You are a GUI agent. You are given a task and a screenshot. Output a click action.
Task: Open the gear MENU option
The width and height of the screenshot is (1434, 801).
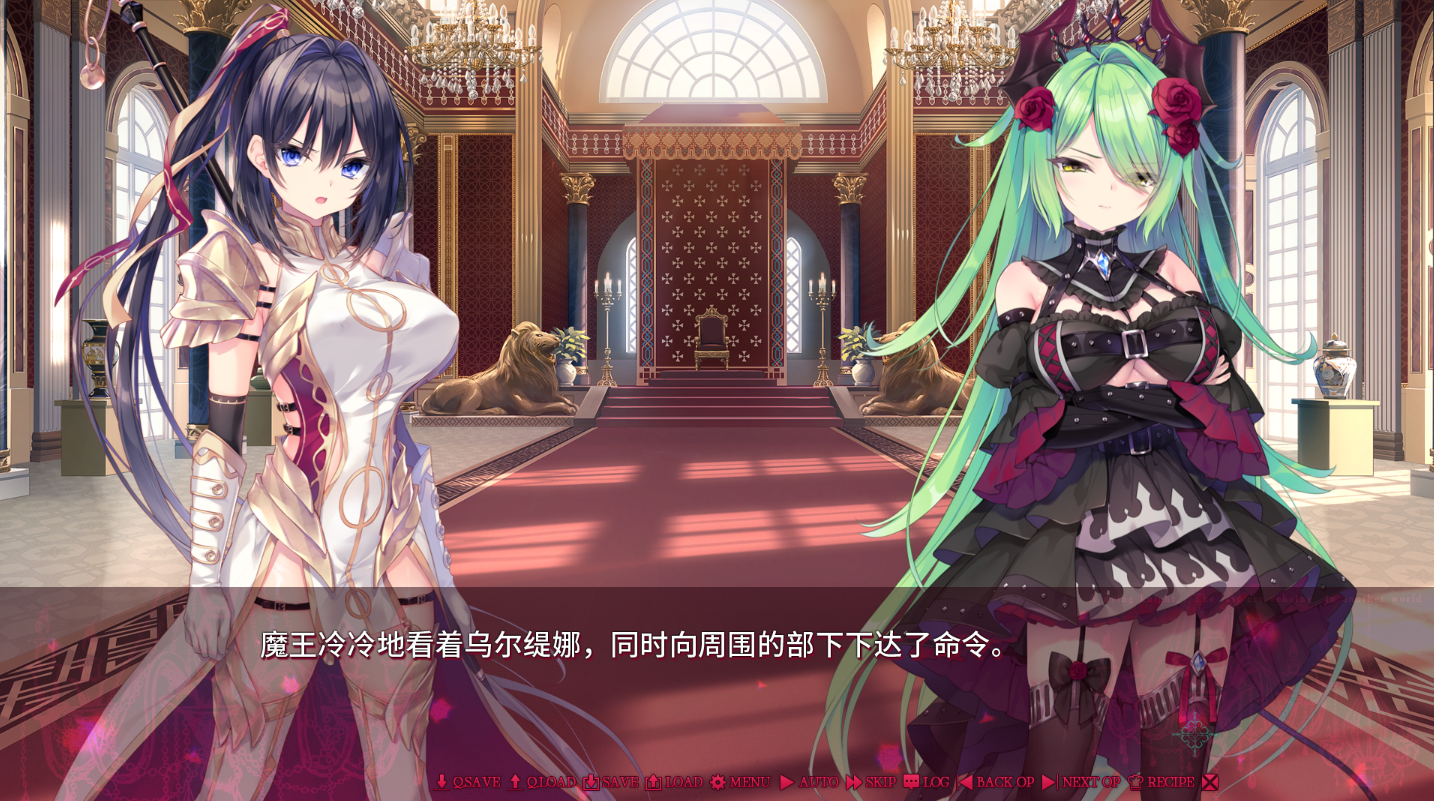740,782
